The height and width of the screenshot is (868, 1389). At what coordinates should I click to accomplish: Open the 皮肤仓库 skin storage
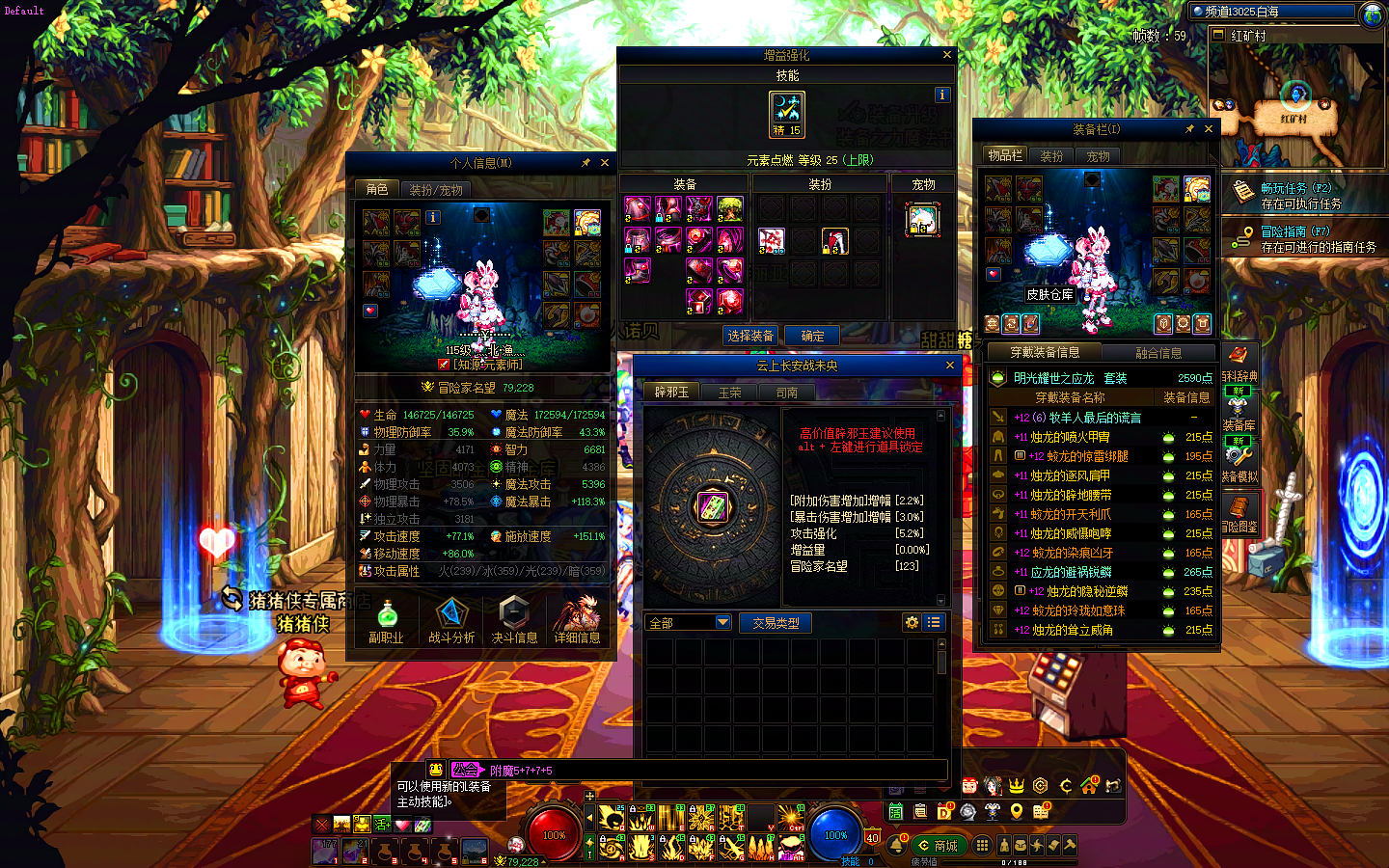pyautogui.click(x=1049, y=294)
